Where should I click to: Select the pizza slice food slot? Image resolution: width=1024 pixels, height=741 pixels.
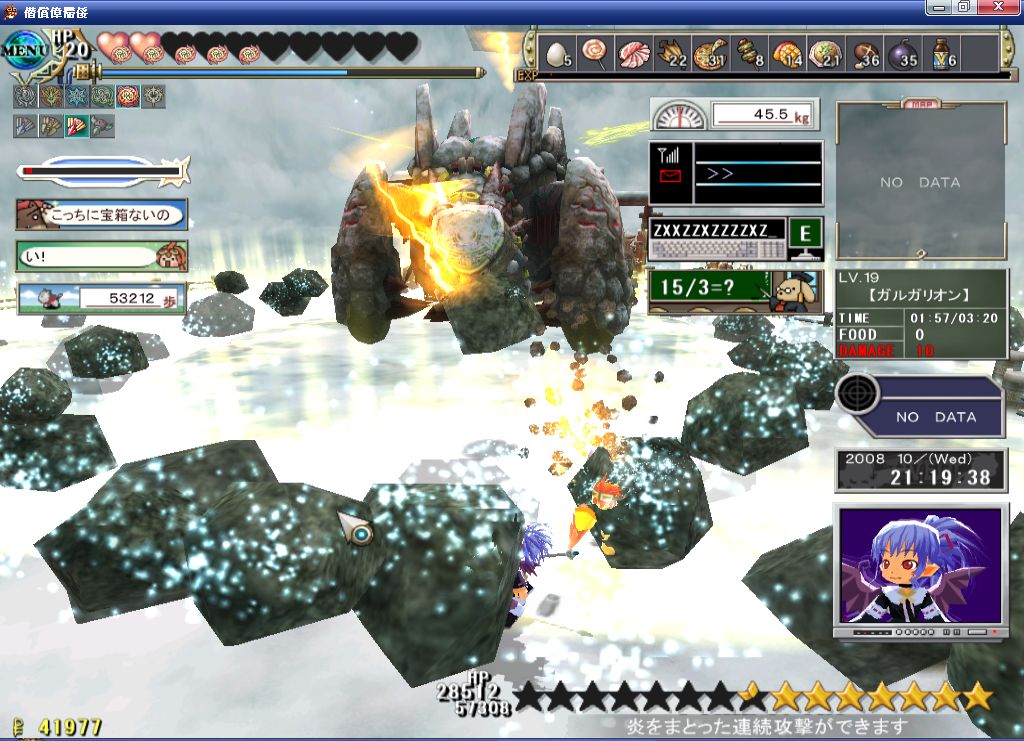pos(710,54)
